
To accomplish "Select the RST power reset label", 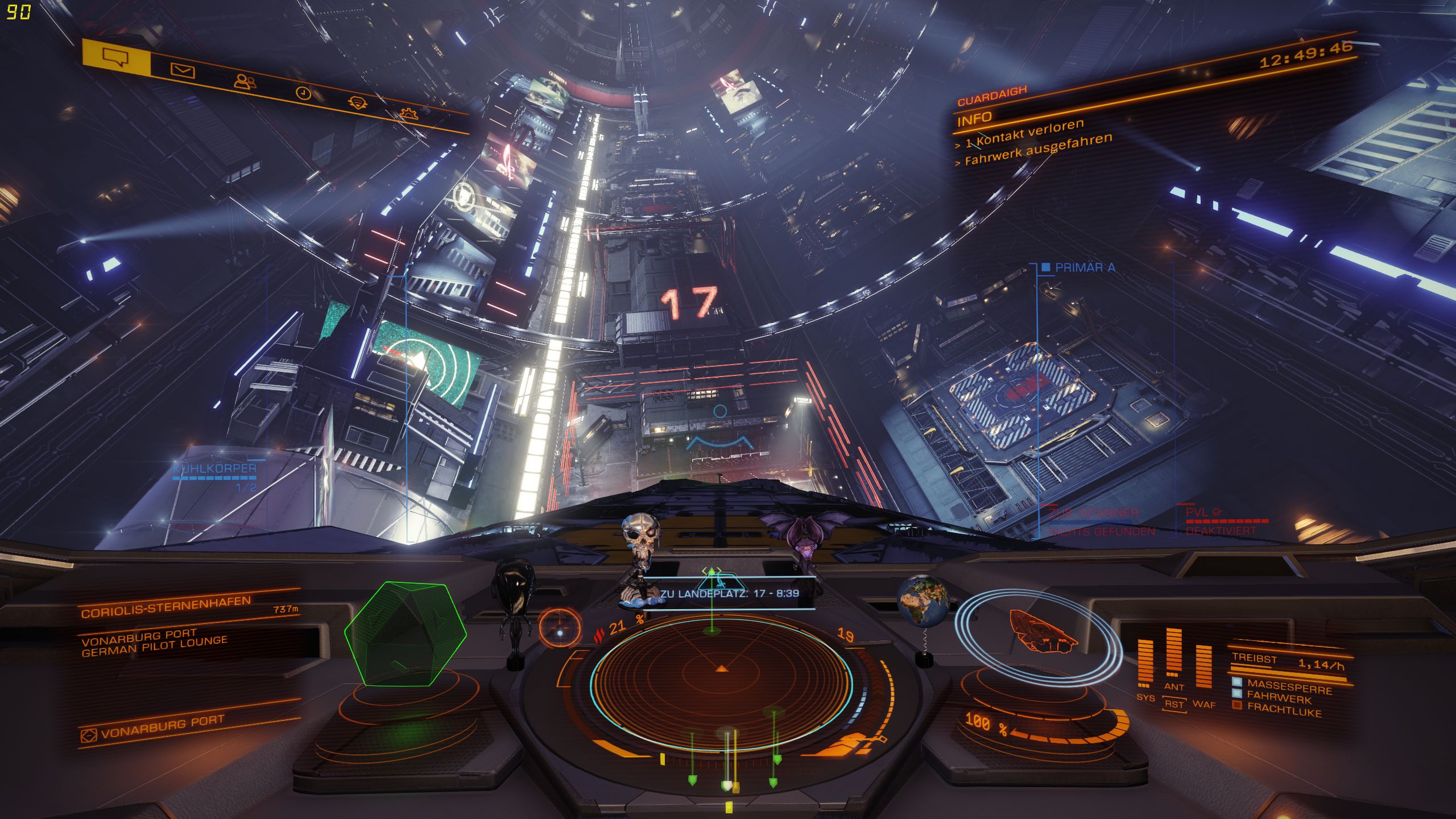I will (x=1174, y=705).
